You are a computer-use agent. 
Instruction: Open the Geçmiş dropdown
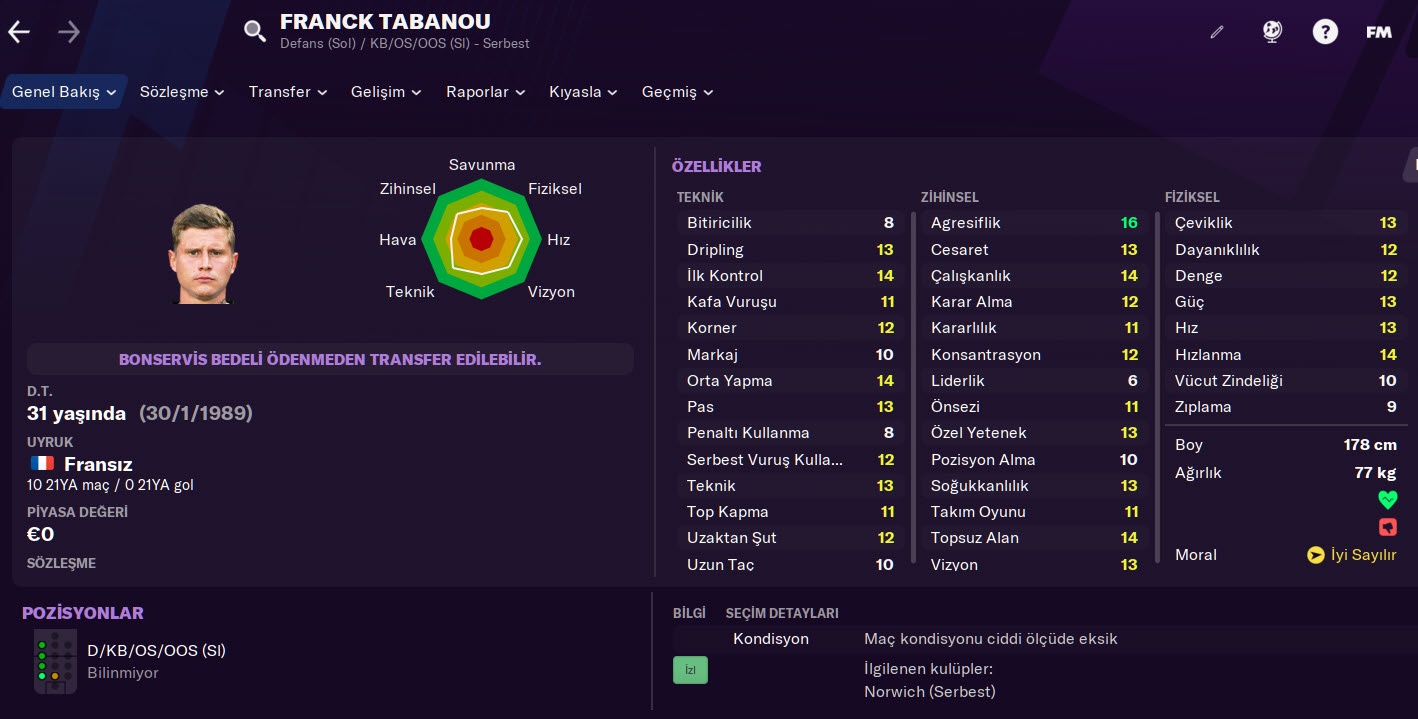click(677, 92)
